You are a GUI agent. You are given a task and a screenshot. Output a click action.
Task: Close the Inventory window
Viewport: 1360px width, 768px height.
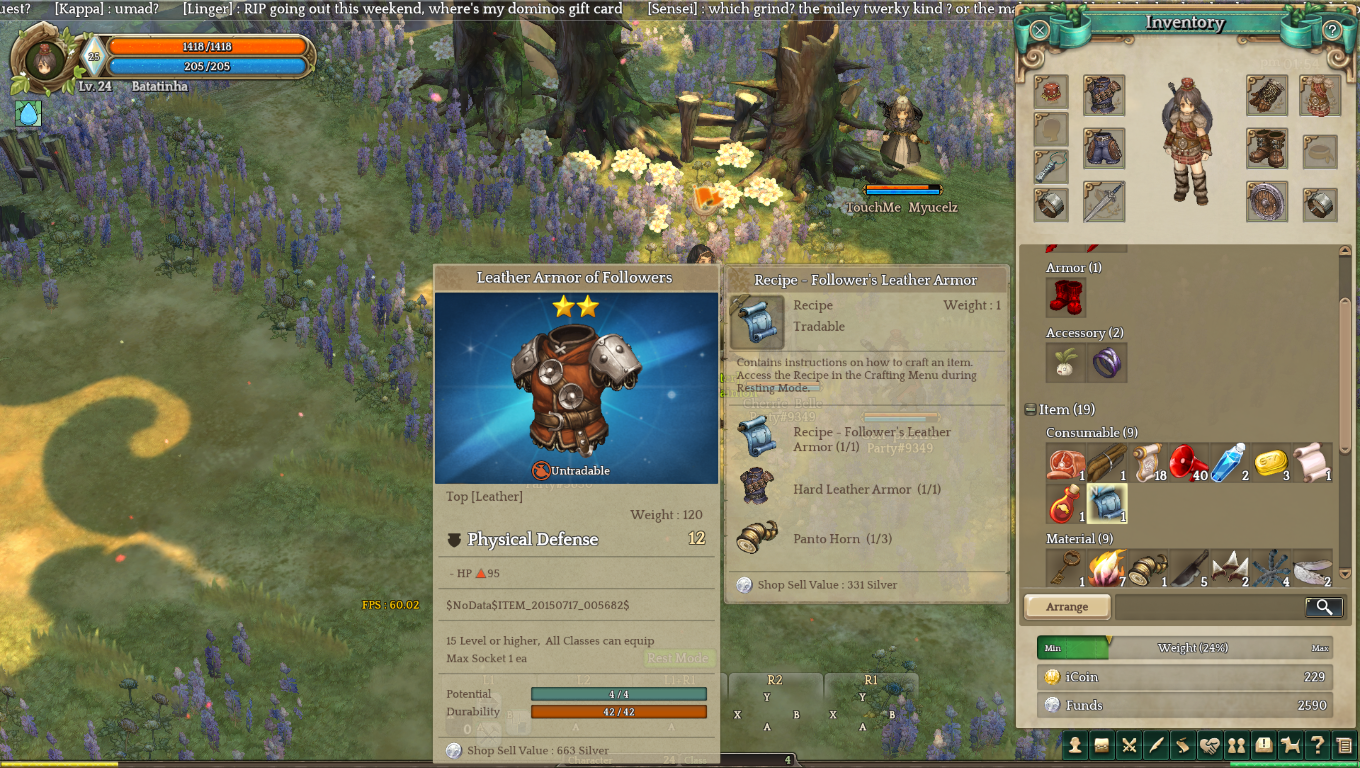(1040, 30)
